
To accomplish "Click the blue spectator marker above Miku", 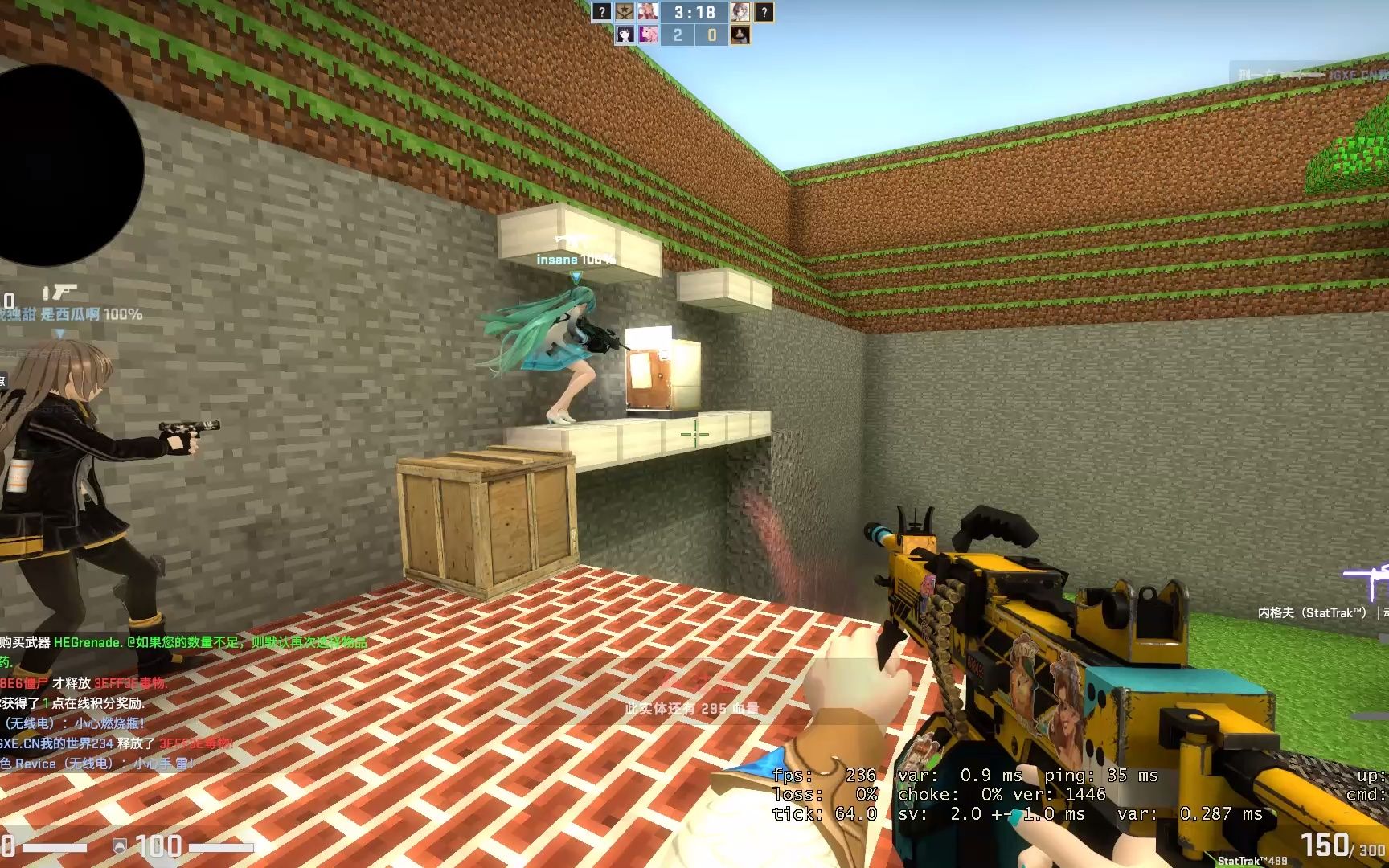I will 576,276.
